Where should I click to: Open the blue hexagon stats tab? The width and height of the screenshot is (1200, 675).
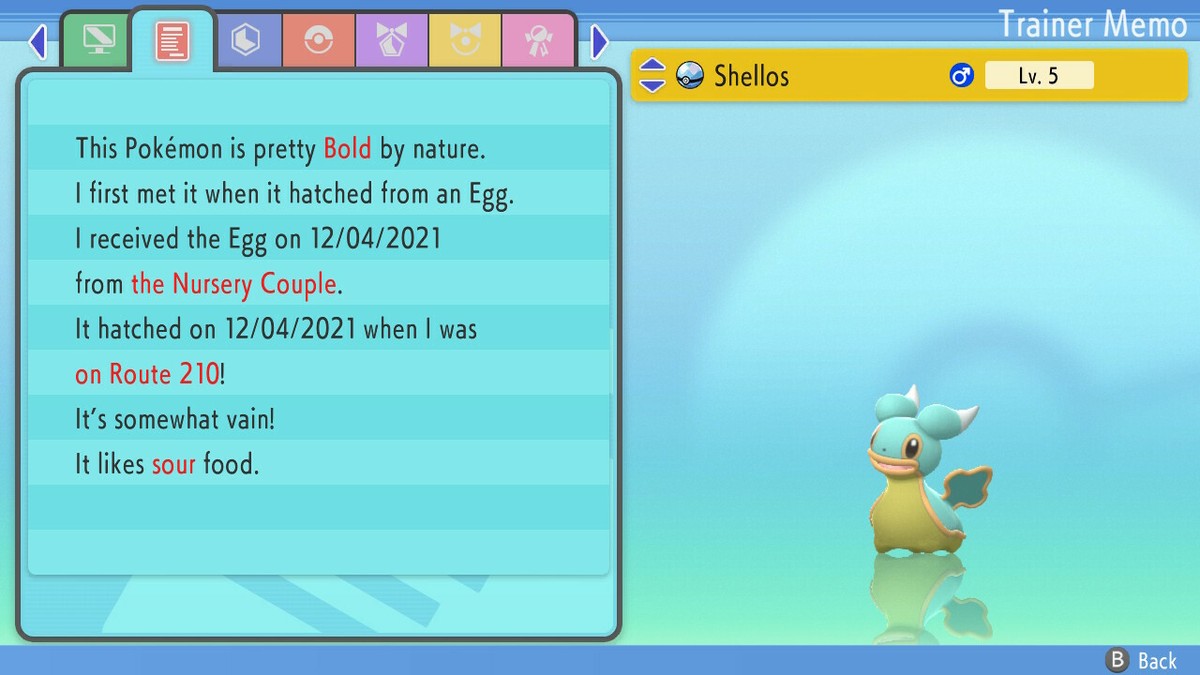click(244, 40)
